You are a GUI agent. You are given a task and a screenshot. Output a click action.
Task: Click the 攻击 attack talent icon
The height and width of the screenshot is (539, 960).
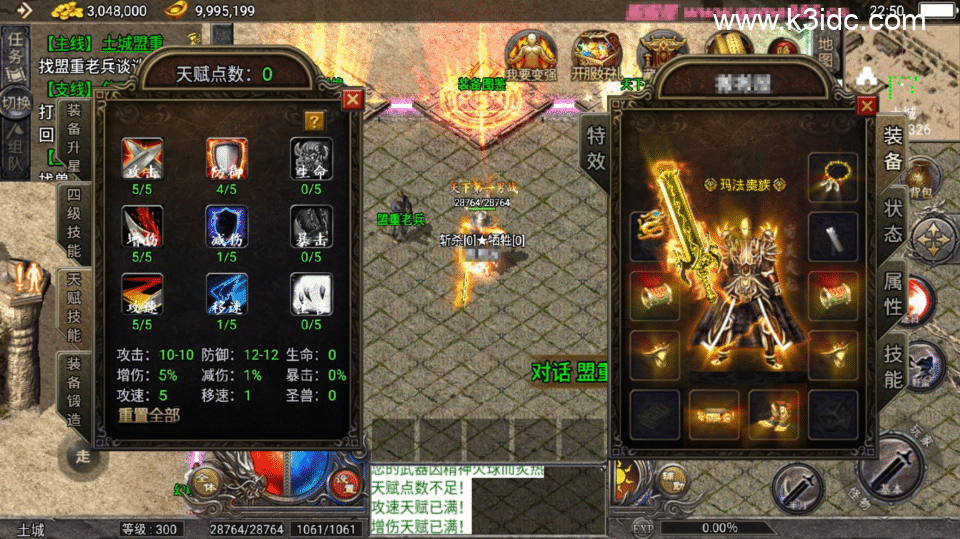click(x=142, y=158)
